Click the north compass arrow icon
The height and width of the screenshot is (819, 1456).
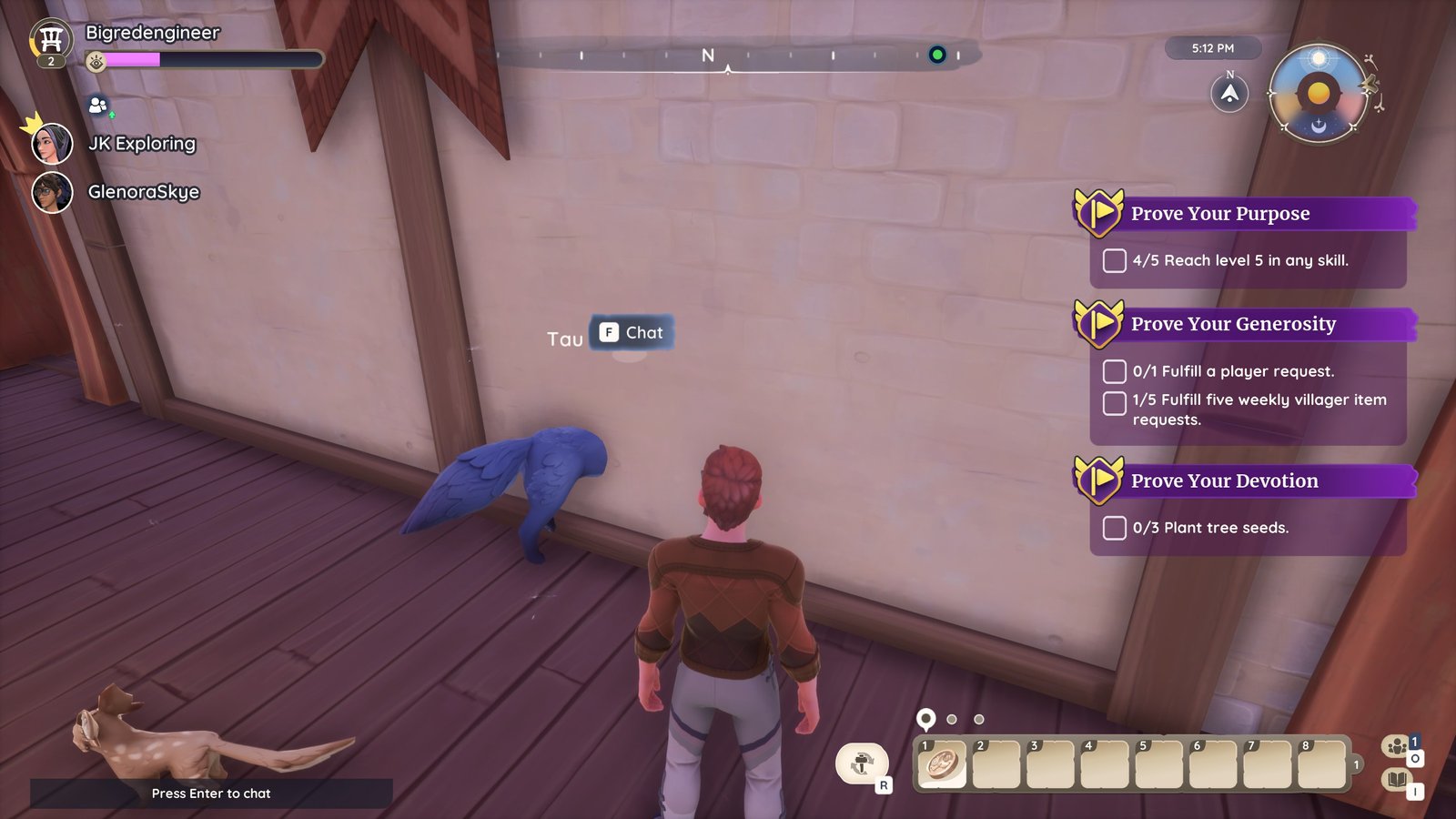1229,94
